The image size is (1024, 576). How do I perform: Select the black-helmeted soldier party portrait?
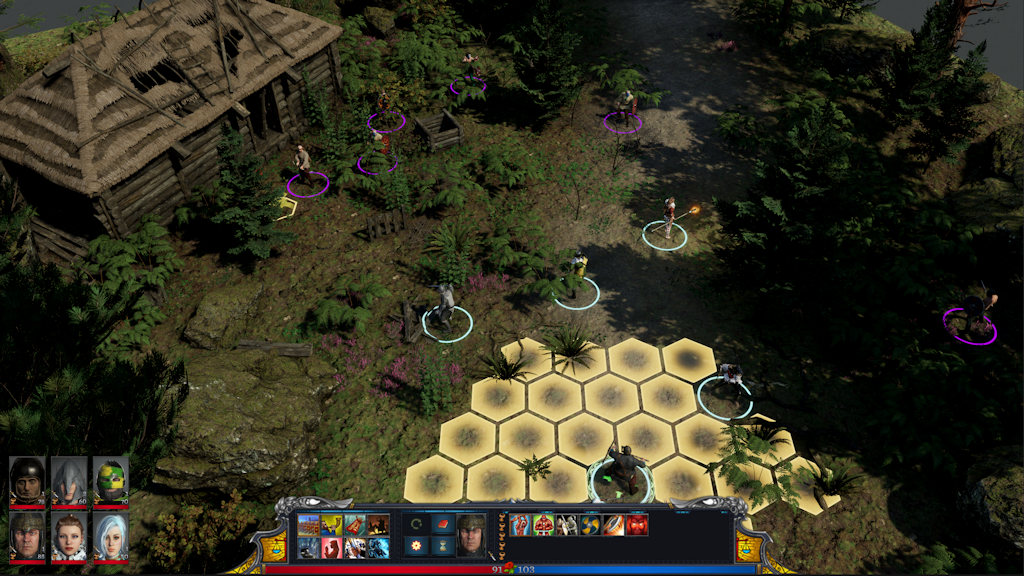point(27,481)
